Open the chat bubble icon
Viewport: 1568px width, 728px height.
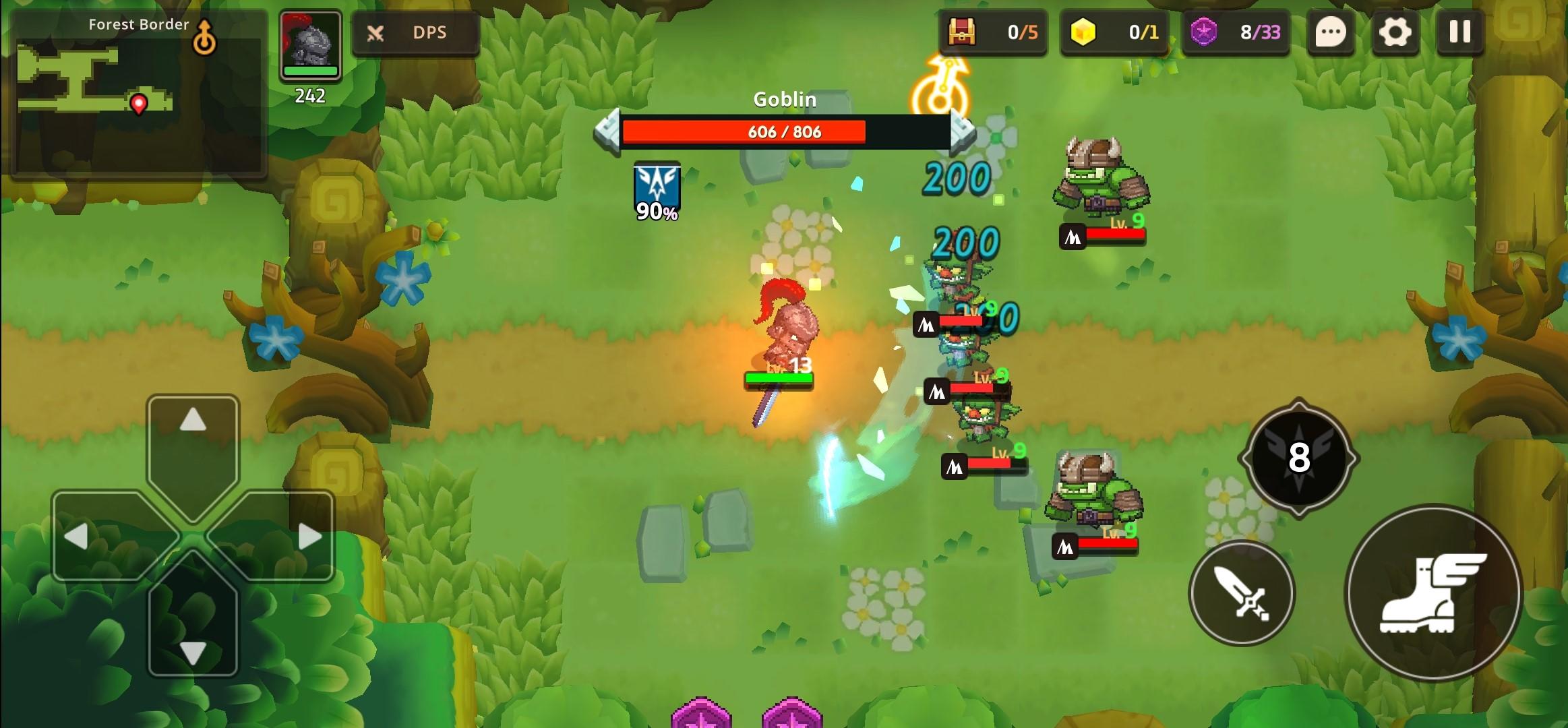[1329, 32]
